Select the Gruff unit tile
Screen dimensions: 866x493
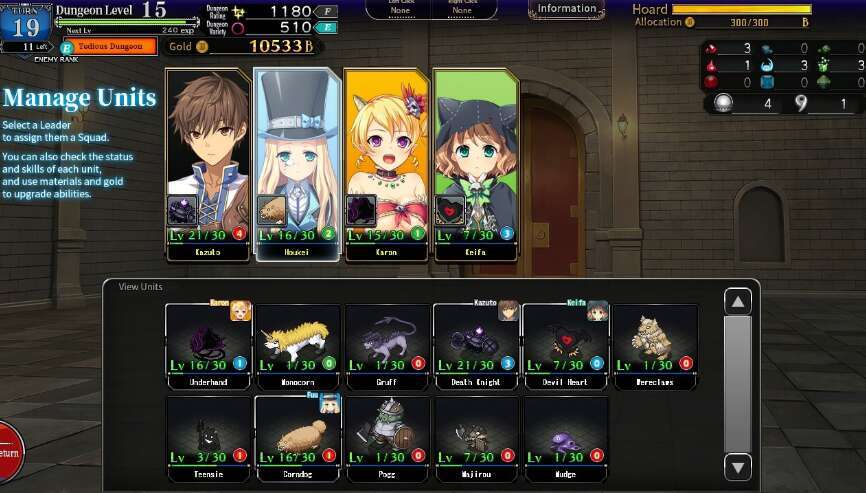[x=386, y=345]
